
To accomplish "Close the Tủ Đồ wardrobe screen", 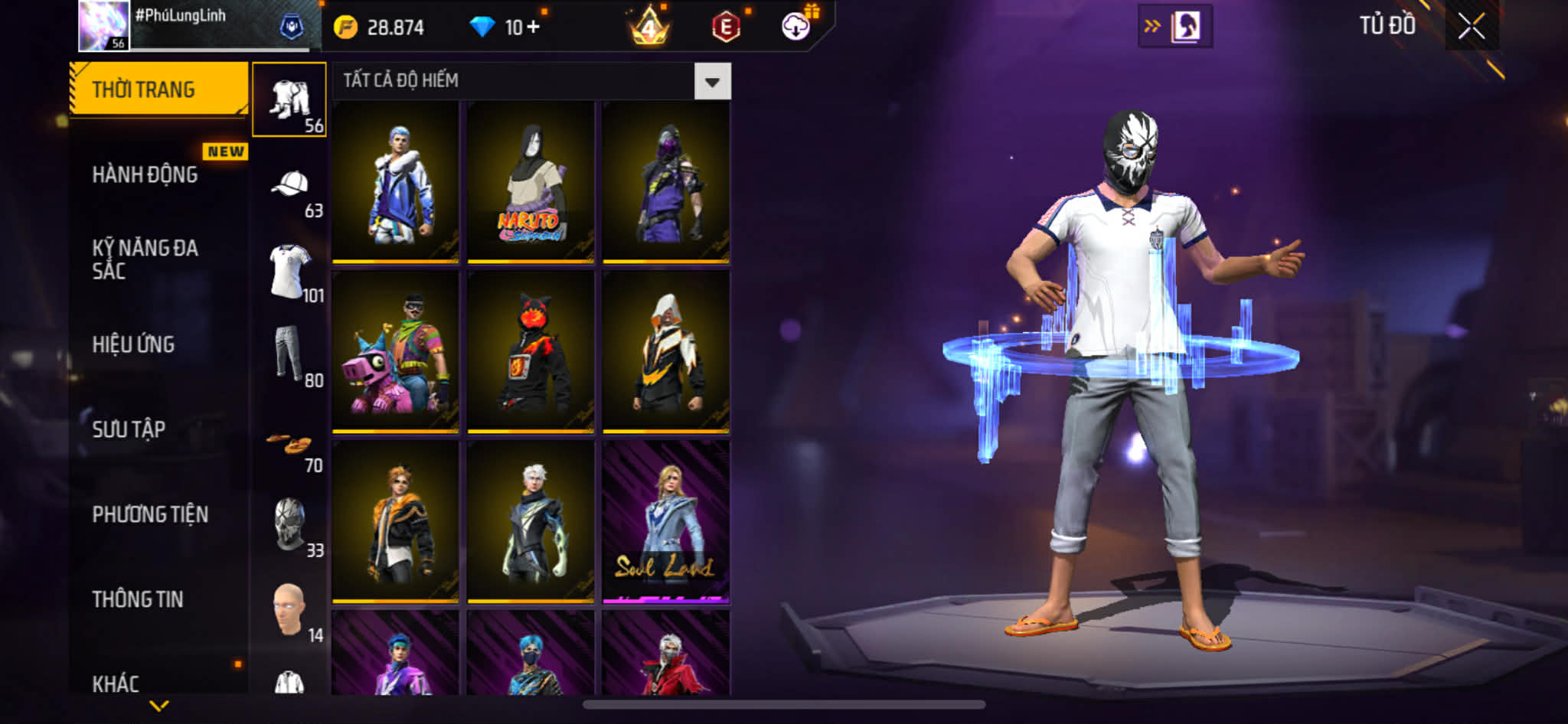I will pyautogui.click(x=1471, y=27).
